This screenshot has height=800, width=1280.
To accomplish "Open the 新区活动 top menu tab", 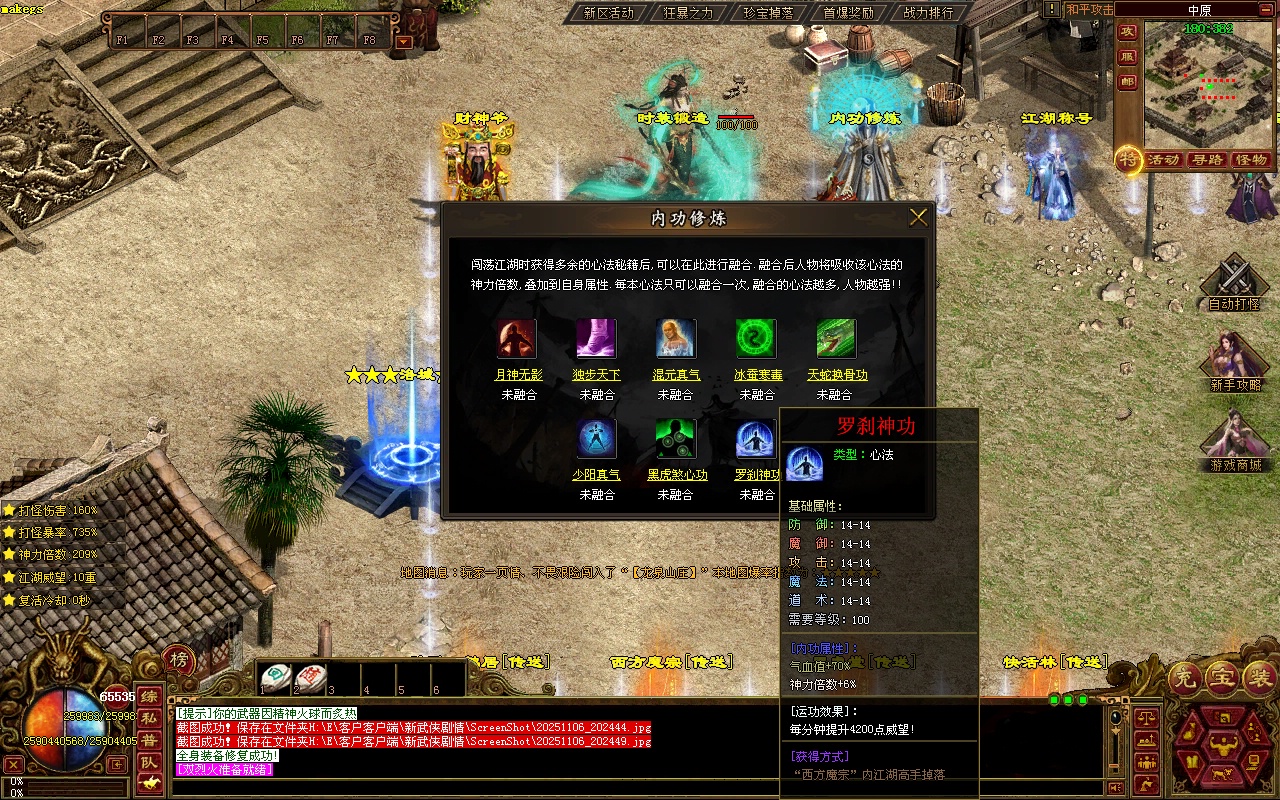I will click(x=608, y=13).
